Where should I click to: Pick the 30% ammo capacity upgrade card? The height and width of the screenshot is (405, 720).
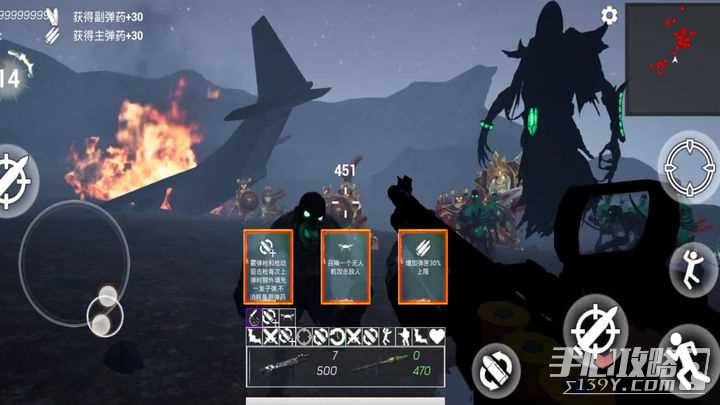pyautogui.click(x=422, y=267)
